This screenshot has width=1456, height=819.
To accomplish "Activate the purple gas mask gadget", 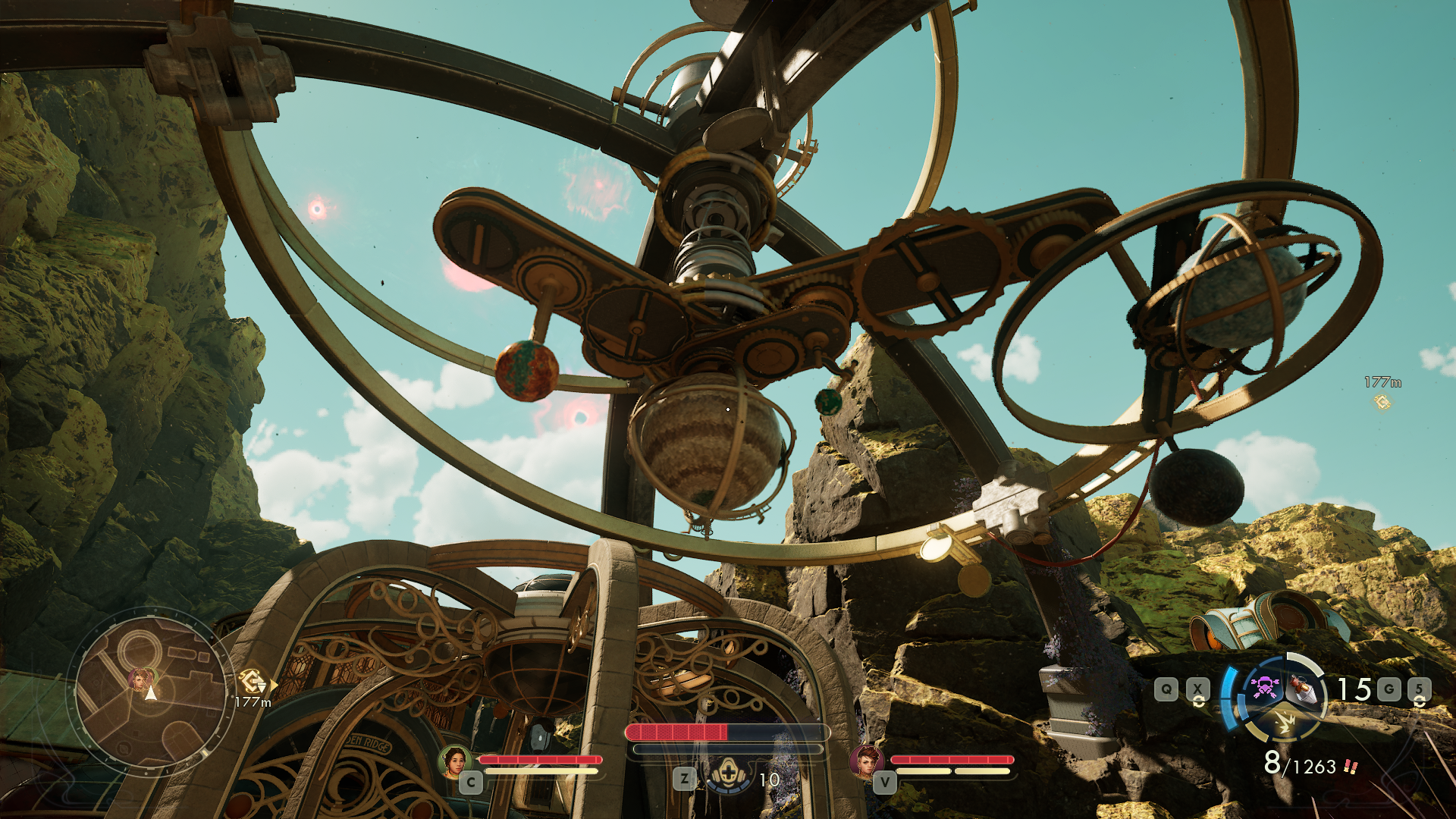I will point(1263,688).
